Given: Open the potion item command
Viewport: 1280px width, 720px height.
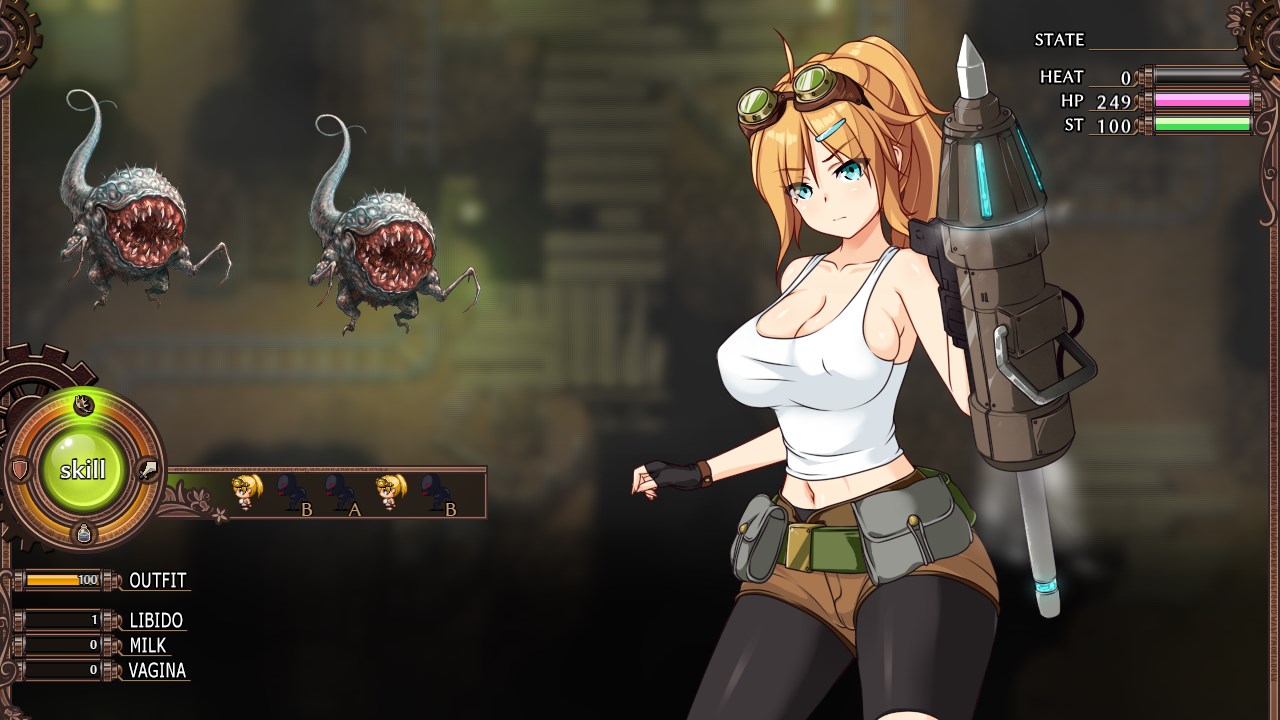Looking at the screenshot, I should (84, 534).
